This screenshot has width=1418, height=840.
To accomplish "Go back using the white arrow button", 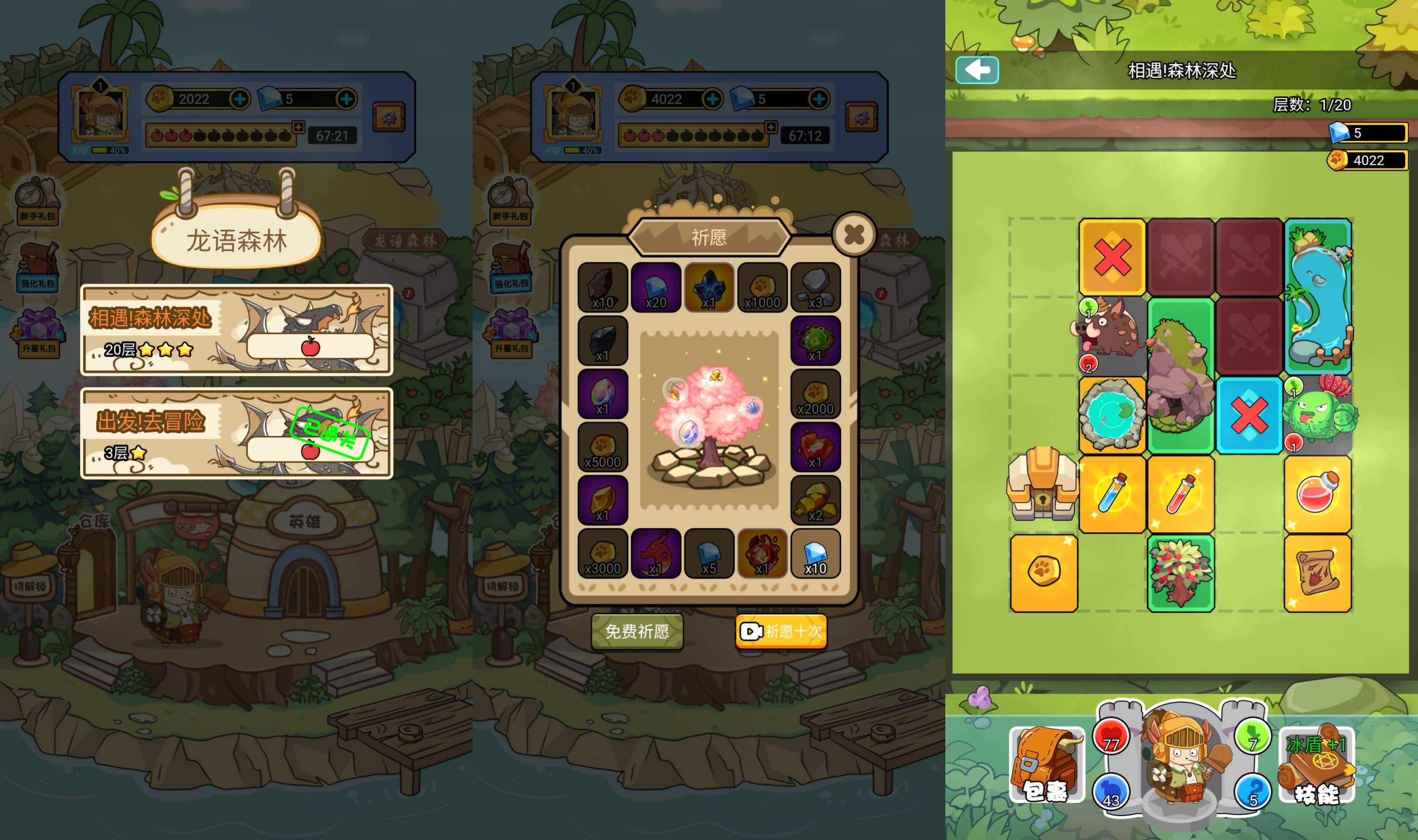I will point(977,70).
